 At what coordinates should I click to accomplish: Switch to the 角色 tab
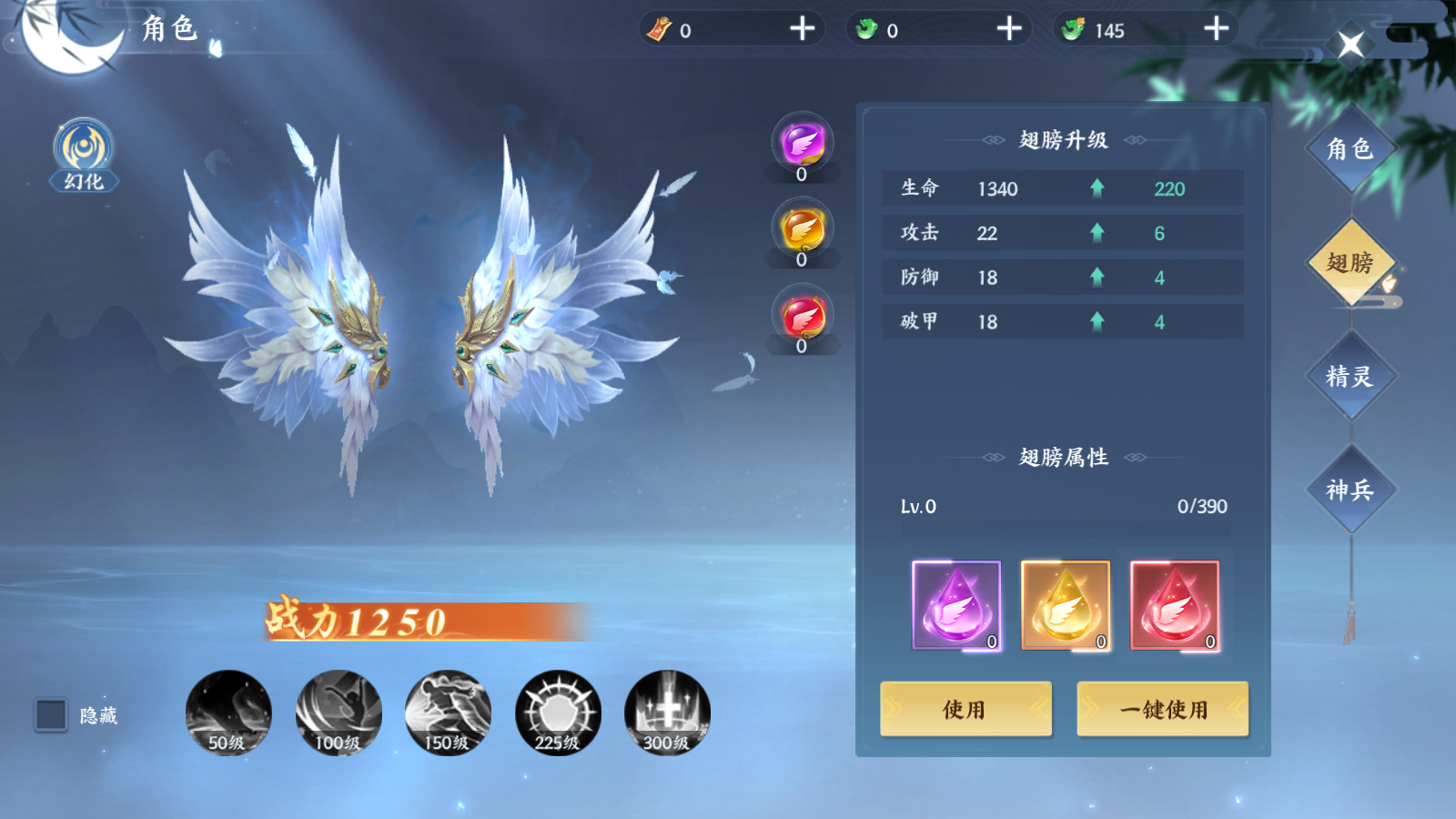[x=1350, y=148]
